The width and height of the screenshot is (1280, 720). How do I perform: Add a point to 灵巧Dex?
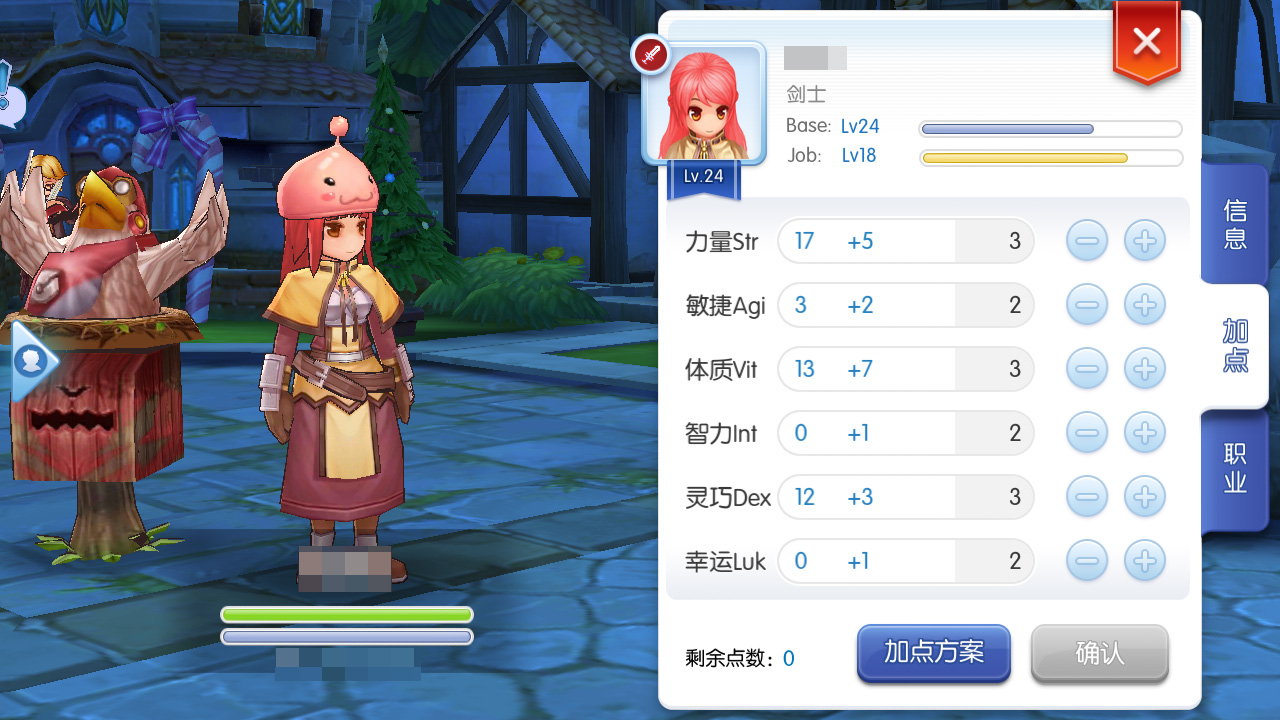[1144, 496]
